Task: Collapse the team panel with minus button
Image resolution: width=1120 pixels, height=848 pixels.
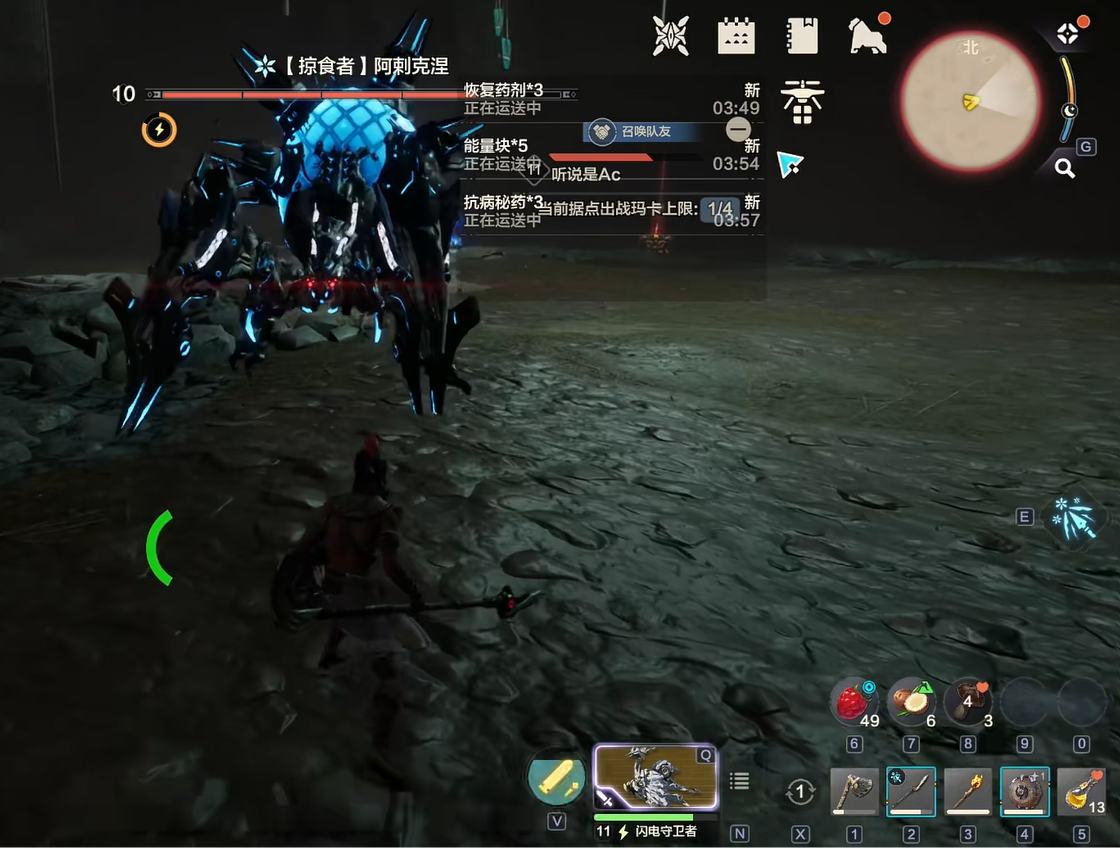Action: tap(738, 129)
